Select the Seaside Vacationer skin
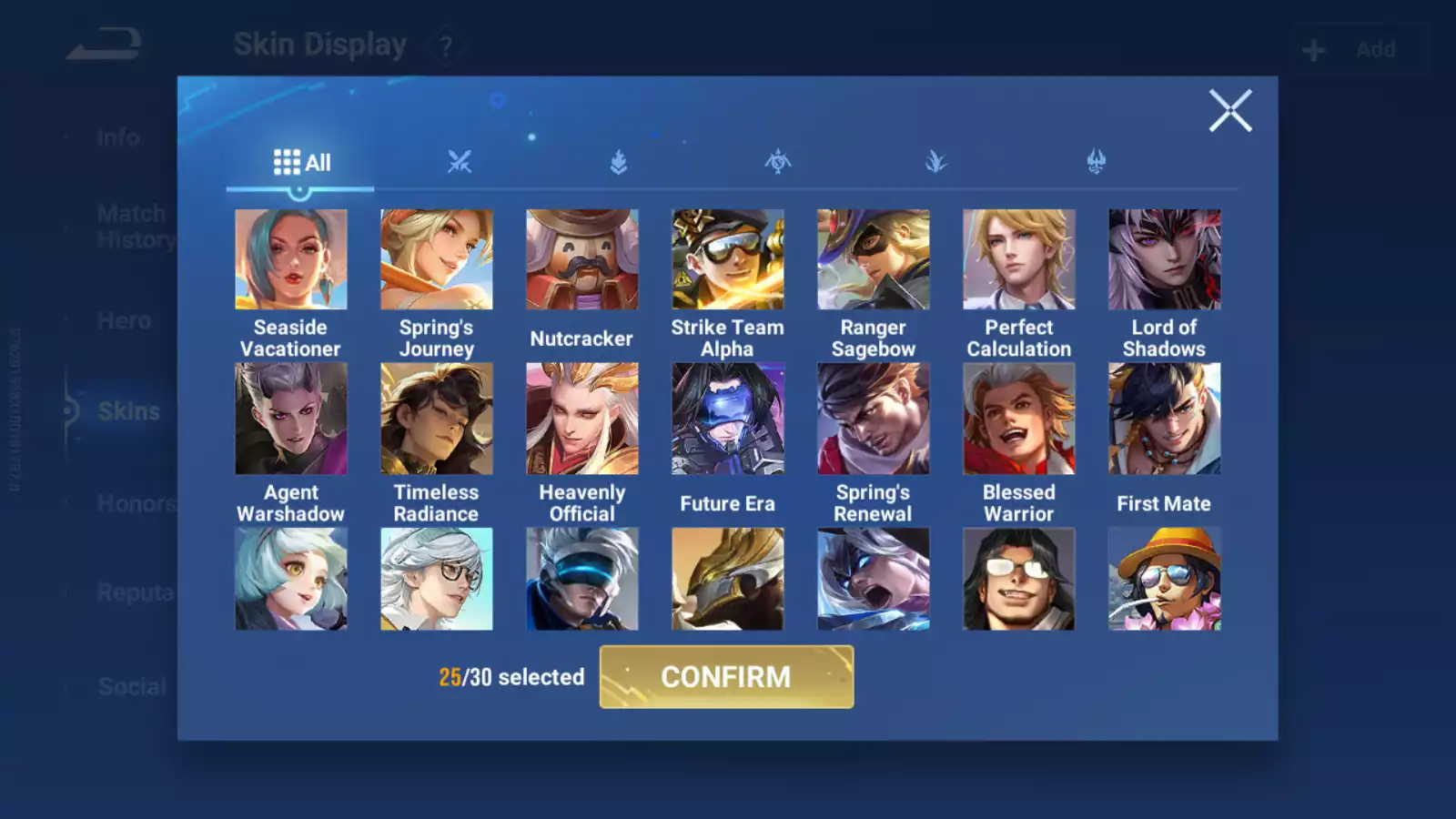The width and height of the screenshot is (1456, 819). point(291,260)
